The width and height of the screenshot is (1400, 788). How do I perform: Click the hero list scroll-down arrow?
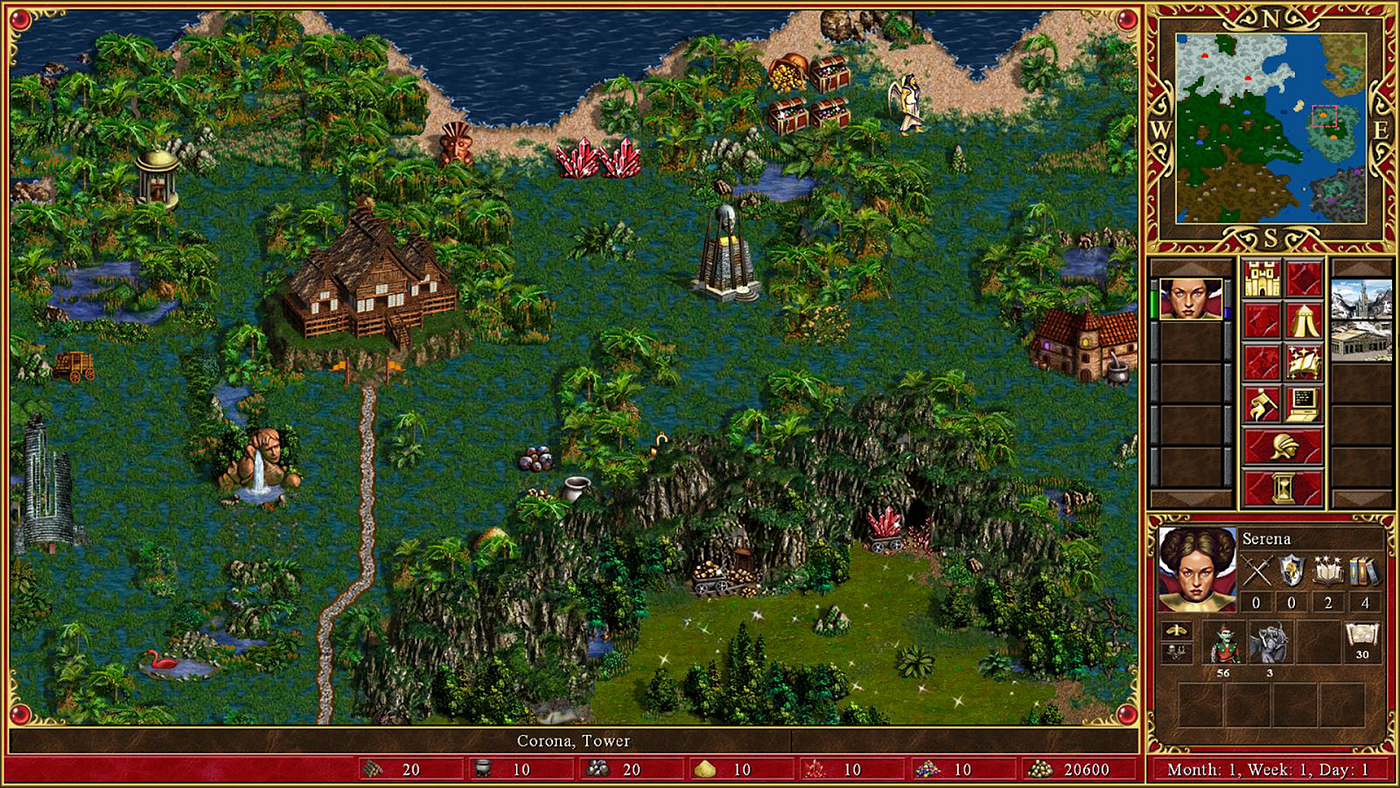[x=1190, y=499]
